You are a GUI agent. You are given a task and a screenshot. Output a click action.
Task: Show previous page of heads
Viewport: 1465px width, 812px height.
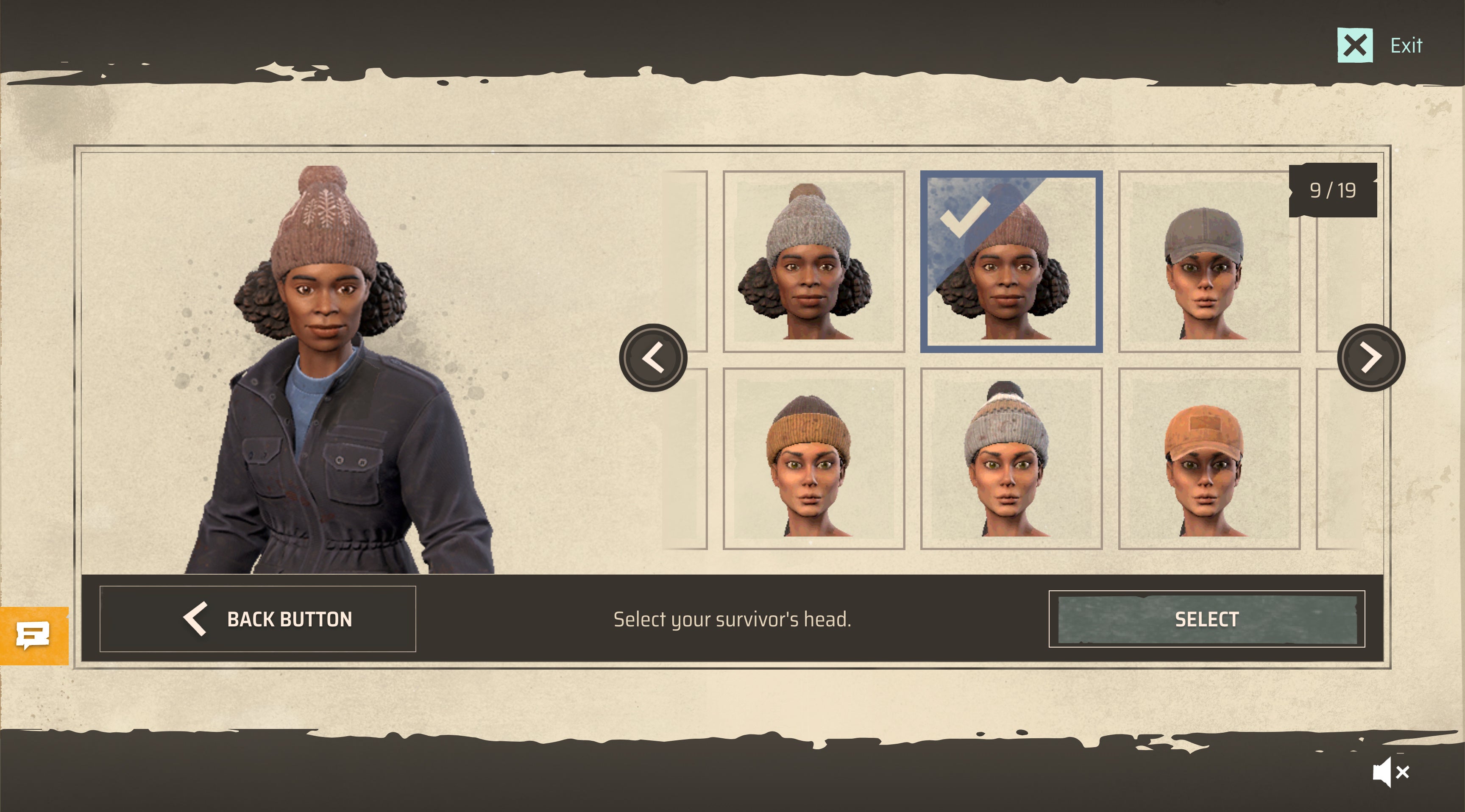653,358
